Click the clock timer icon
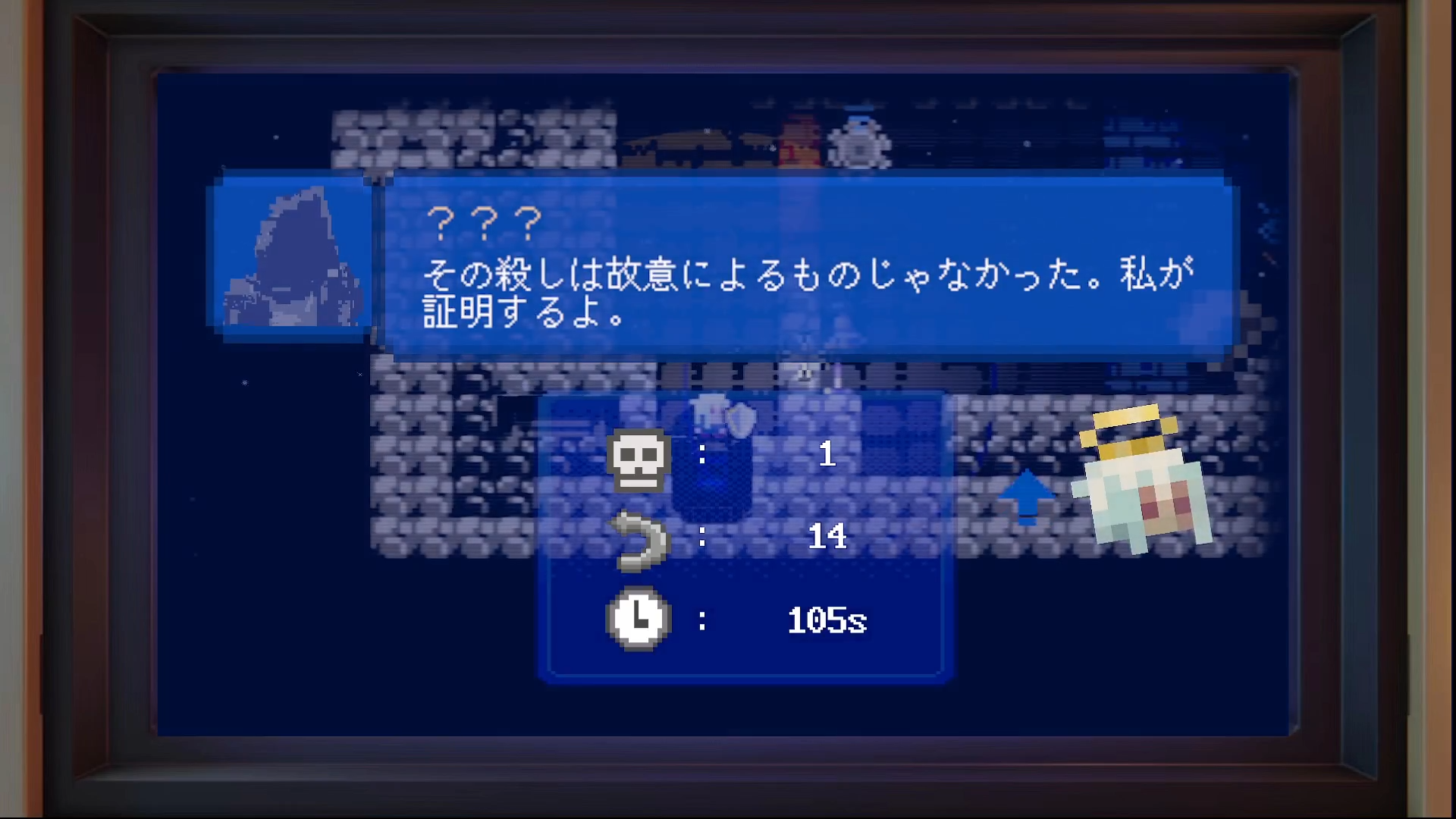This screenshot has width=1456, height=819. [x=637, y=620]
